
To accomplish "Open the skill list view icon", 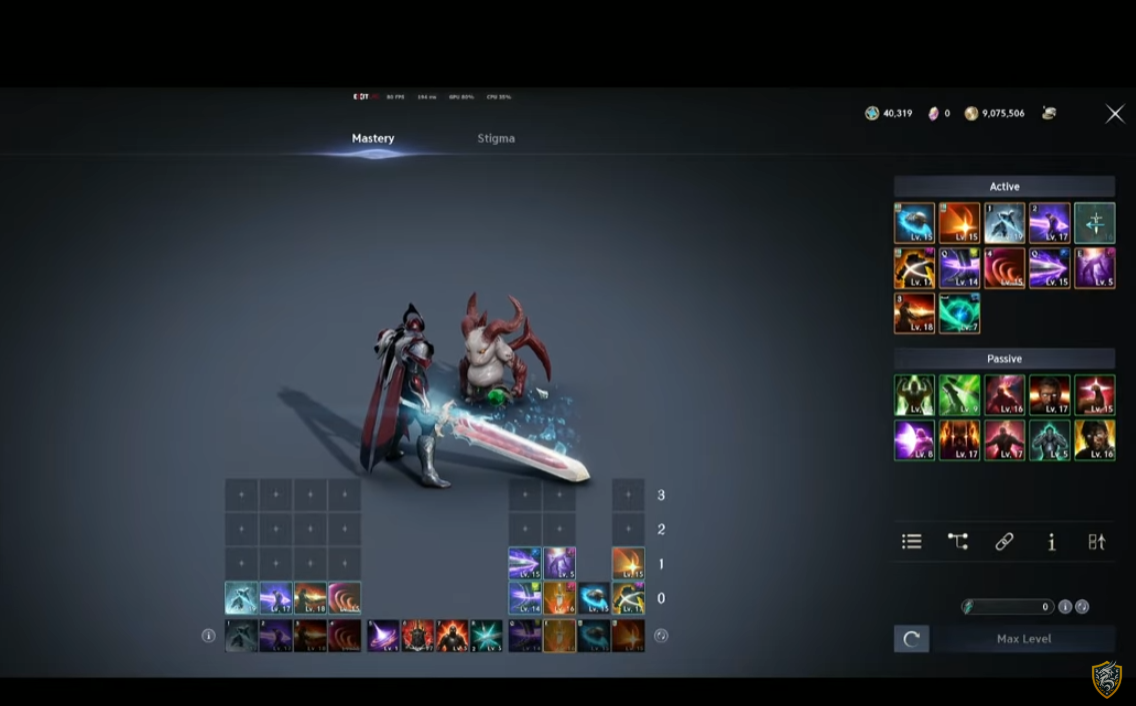I will click(x=911, y=541).
